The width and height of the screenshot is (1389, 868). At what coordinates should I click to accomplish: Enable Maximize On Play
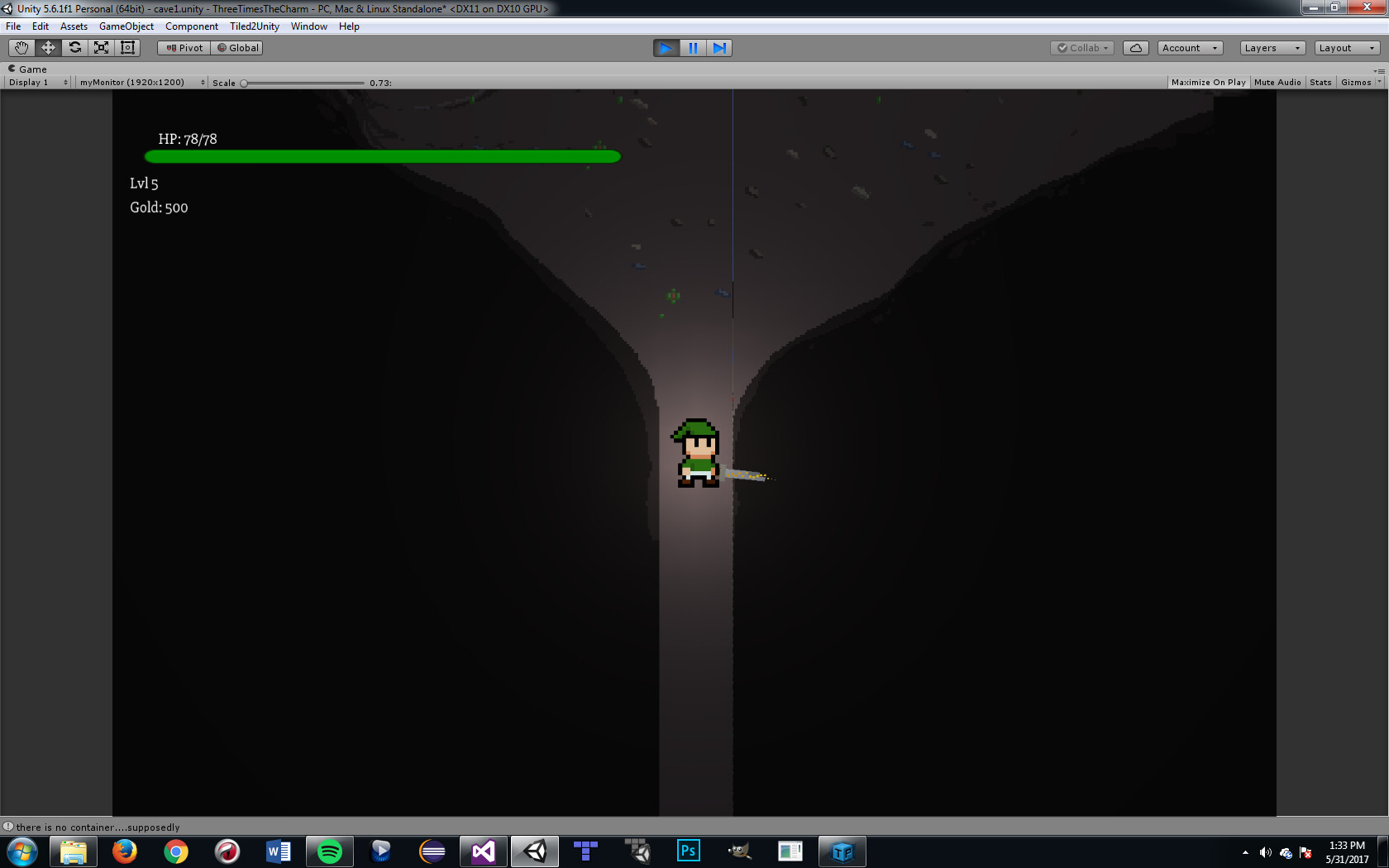(1208, 82)
